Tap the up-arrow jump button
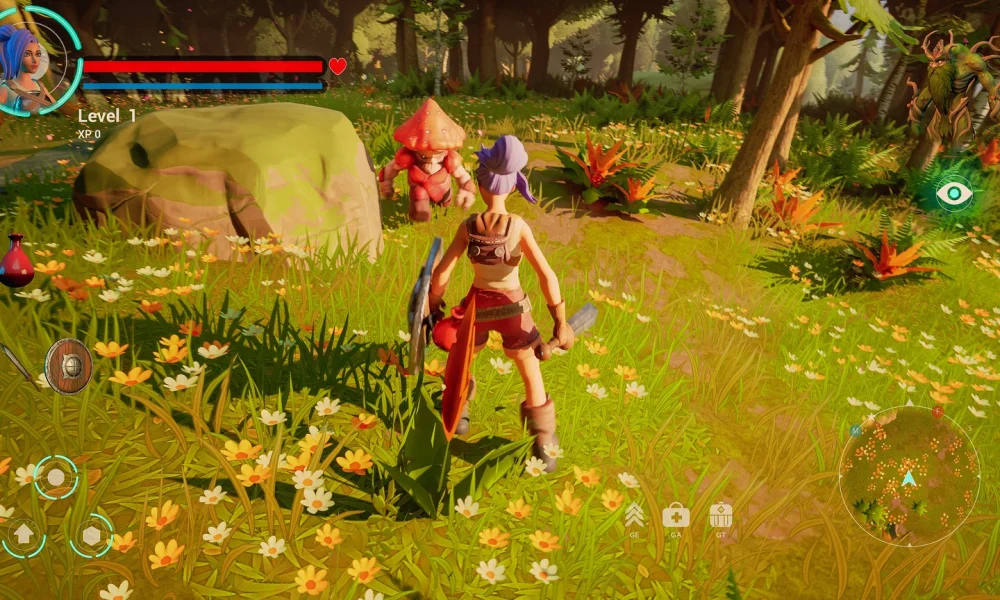The height and width of the screenshot is (600, 1000). click(x=23, y=537)
